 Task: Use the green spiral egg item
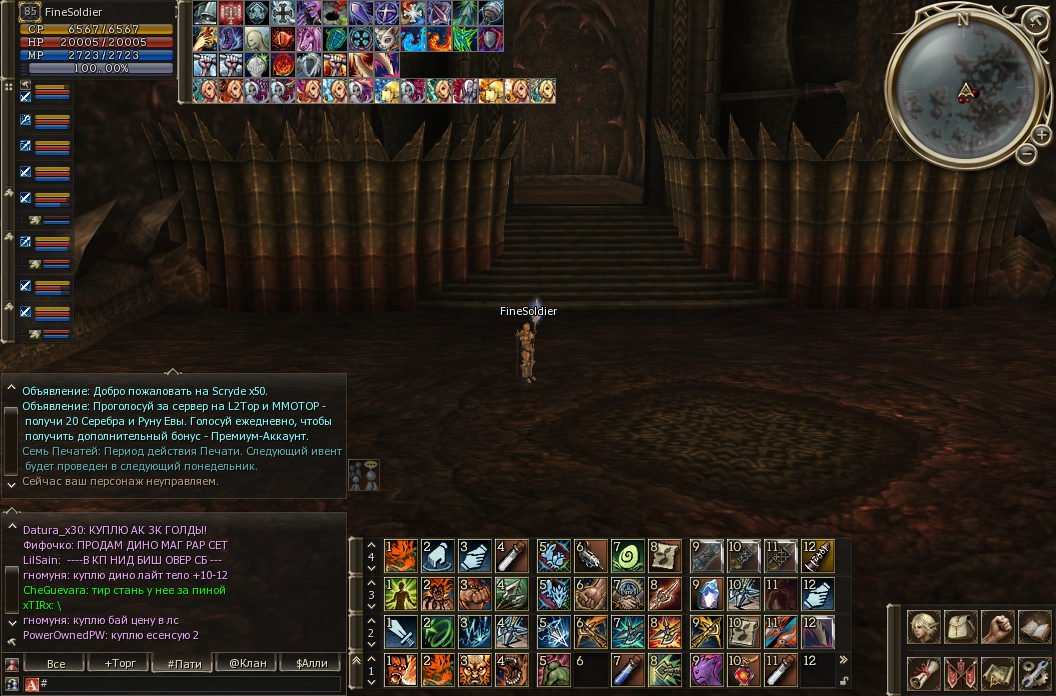pos(627,555)
